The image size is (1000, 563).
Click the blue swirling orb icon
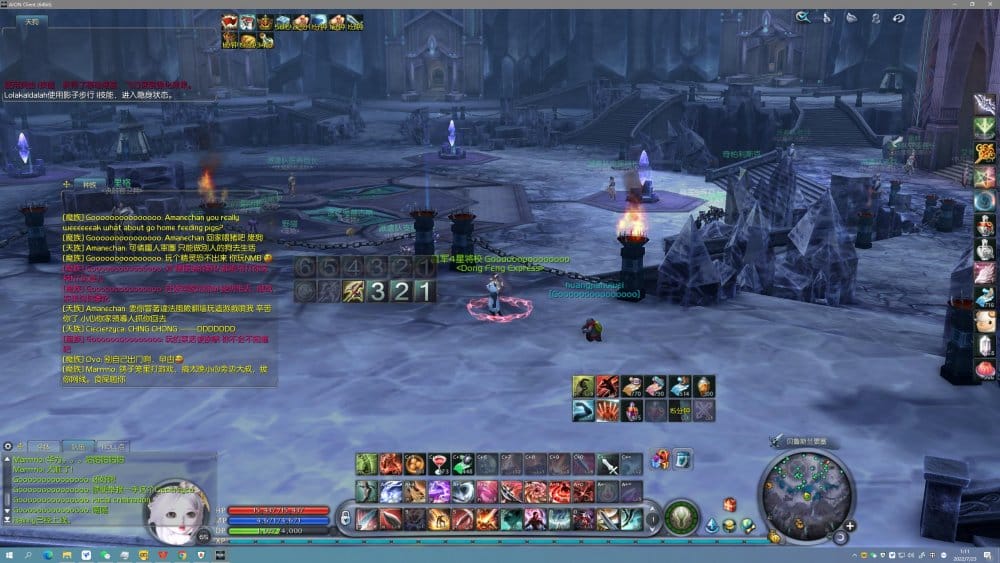[x=986, y=201]
